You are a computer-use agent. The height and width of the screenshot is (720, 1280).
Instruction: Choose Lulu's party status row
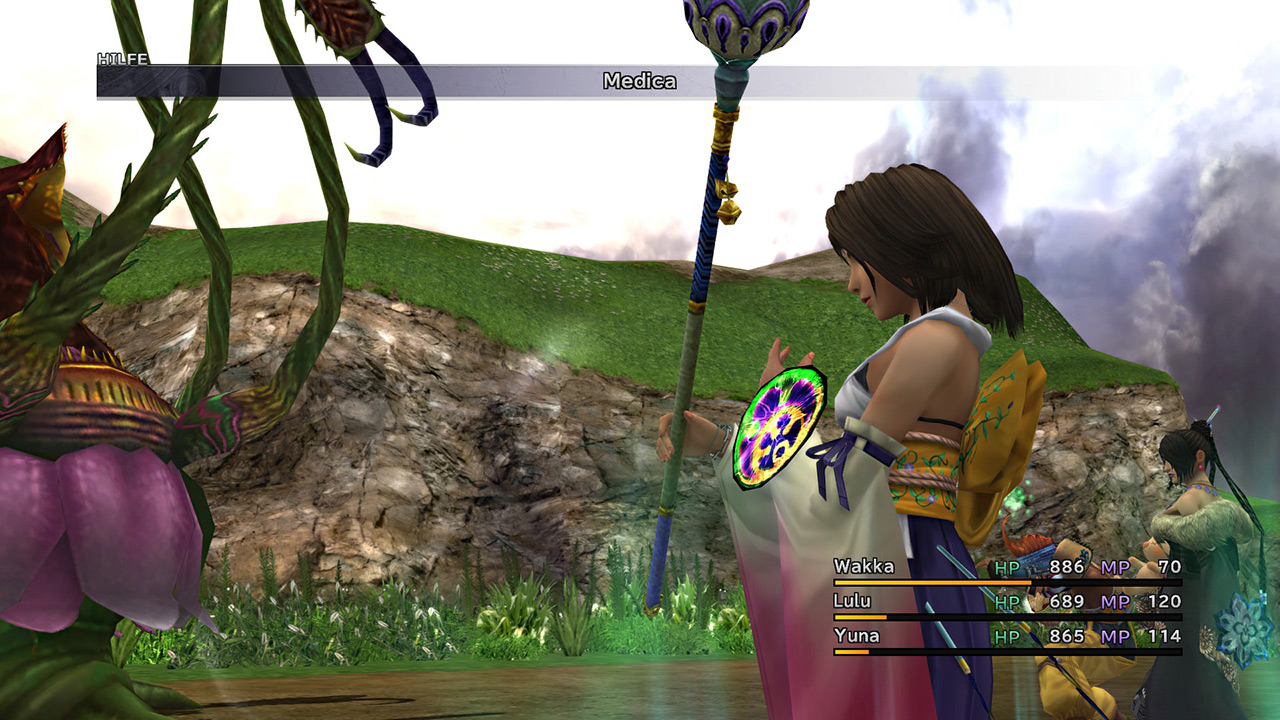[x=852, y=601]
